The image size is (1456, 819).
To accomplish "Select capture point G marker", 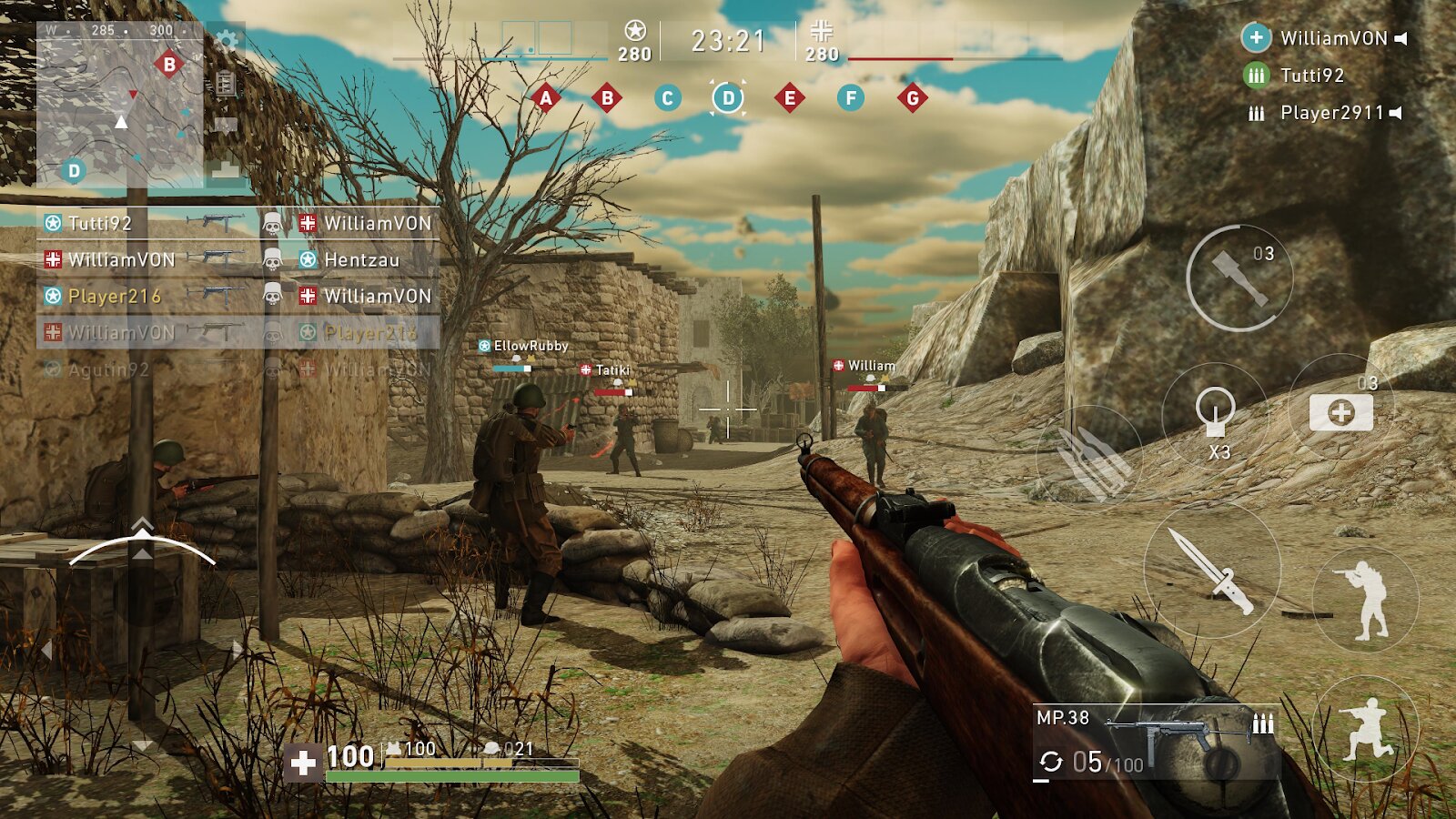I will pos(912,98).
